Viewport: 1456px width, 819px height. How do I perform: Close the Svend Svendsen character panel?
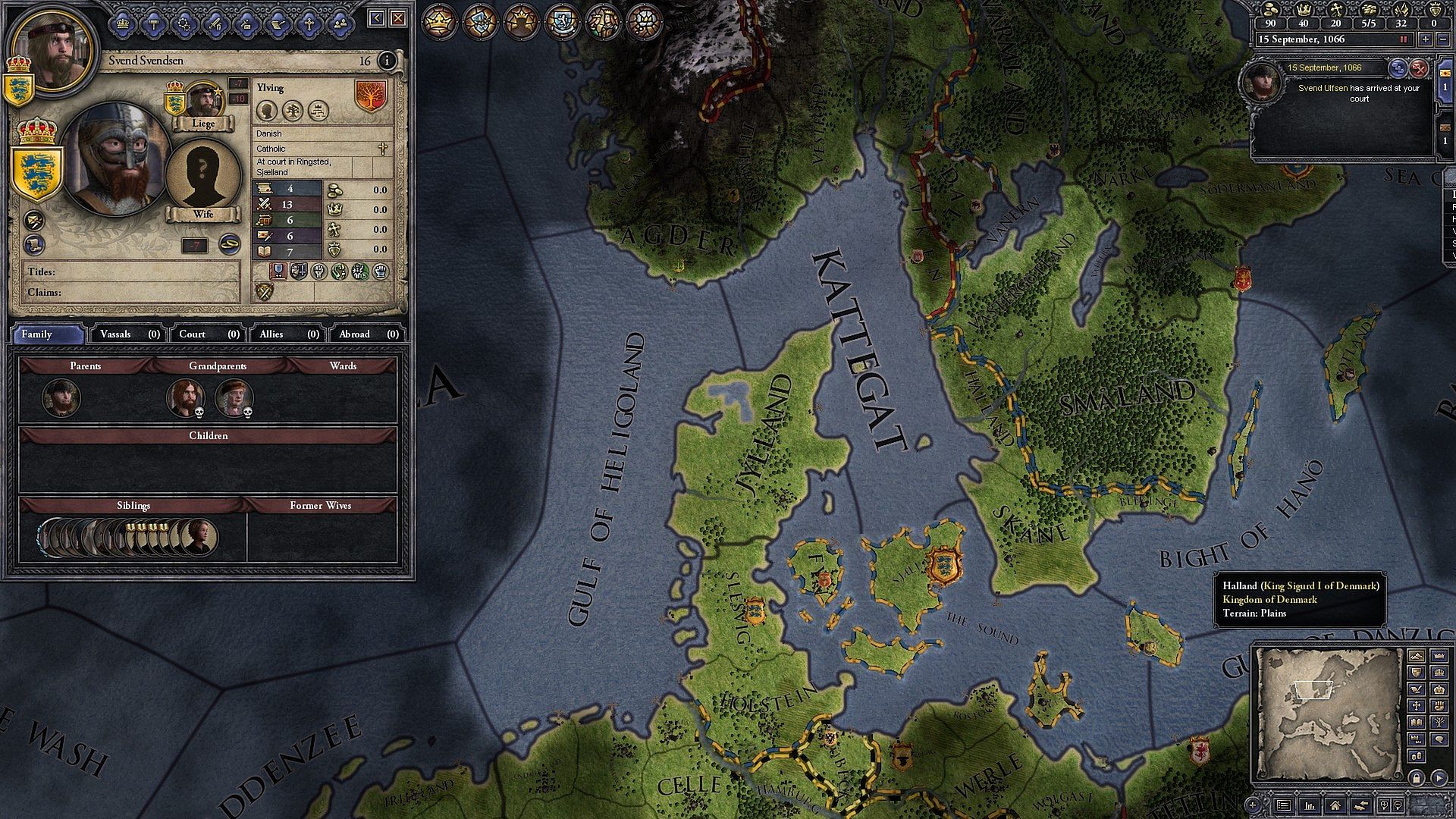point(398,18)
